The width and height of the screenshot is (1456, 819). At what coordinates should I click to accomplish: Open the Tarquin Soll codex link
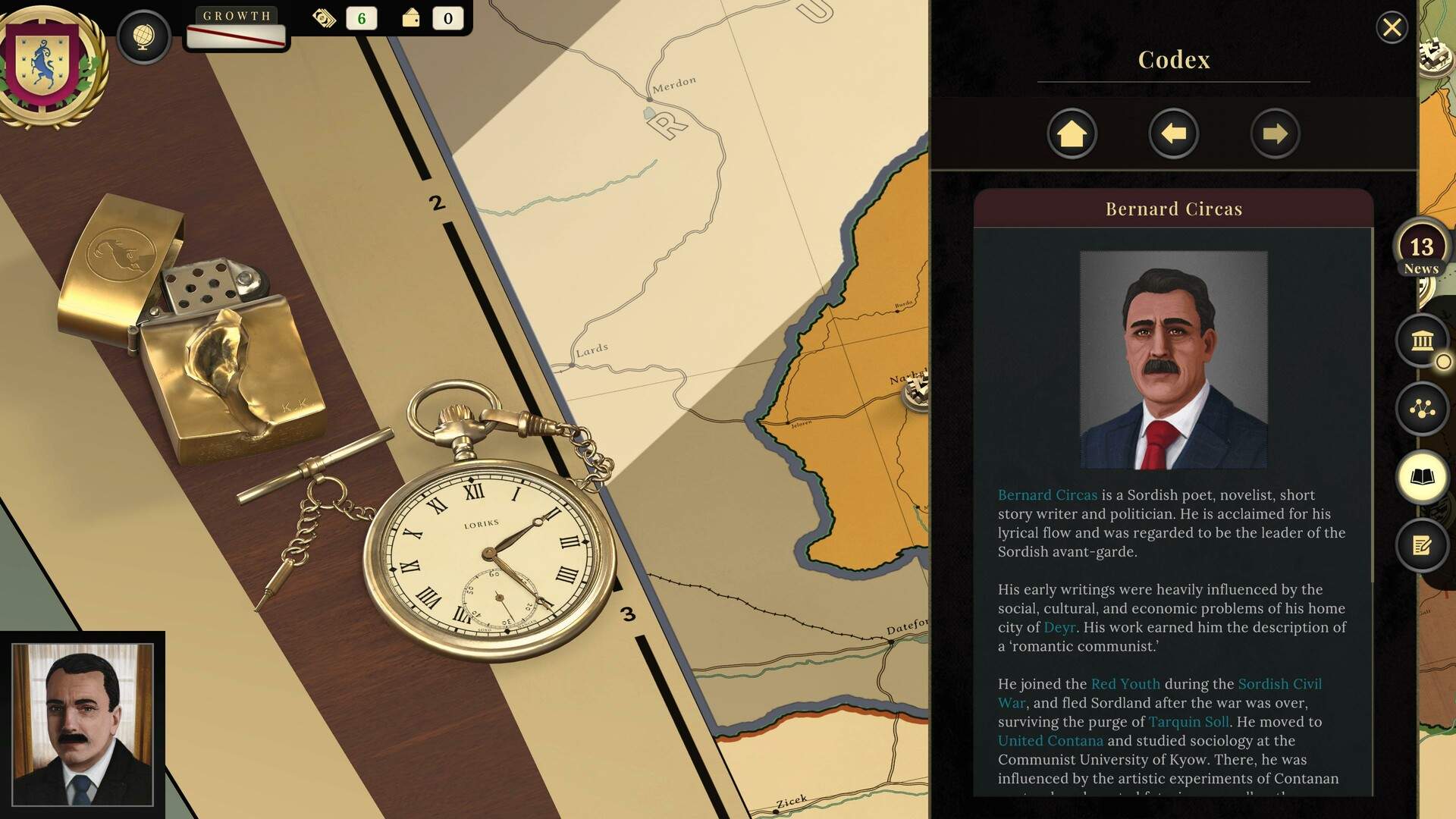(x=1188, y=722)
